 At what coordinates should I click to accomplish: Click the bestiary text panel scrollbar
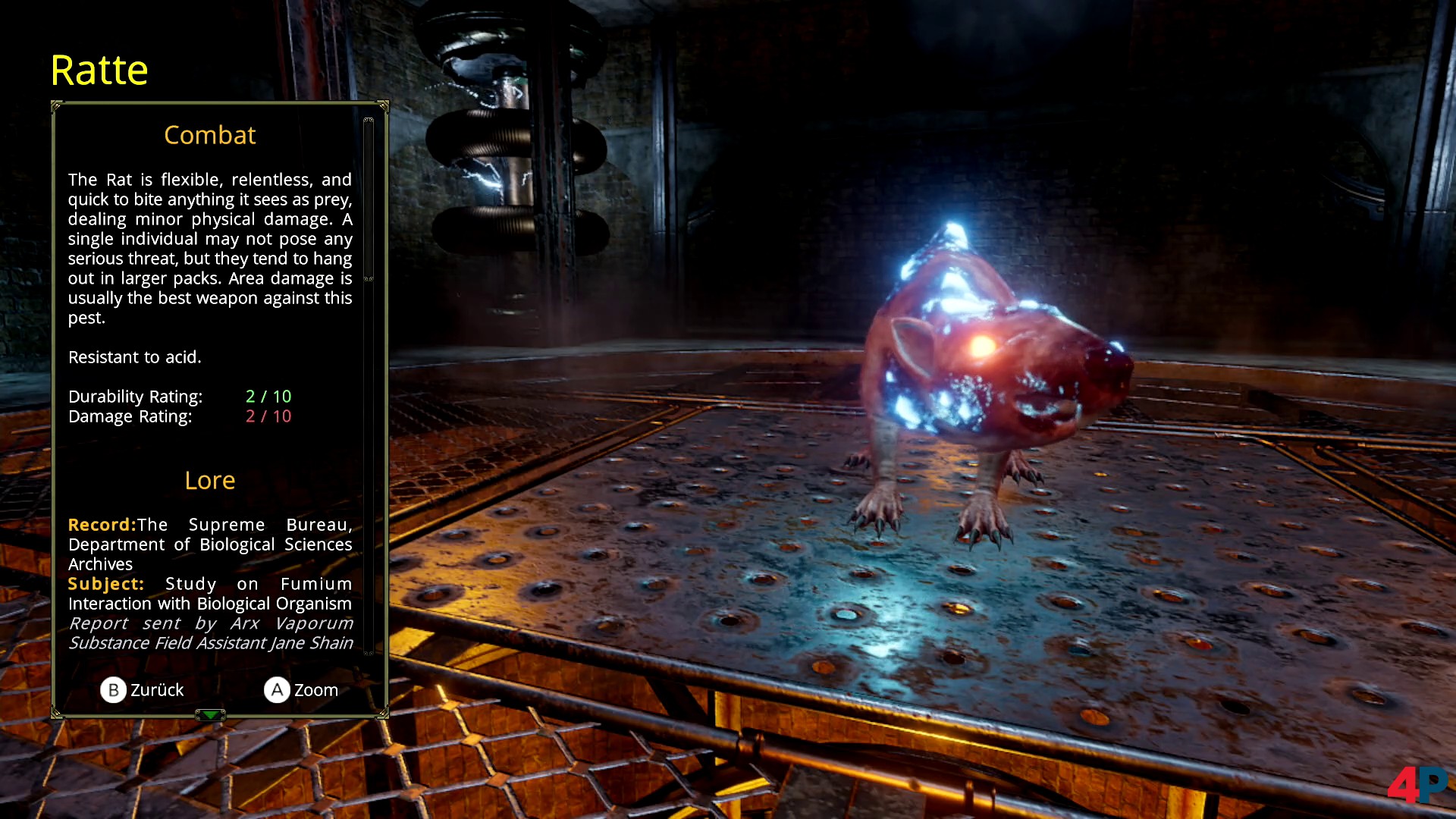[369, 200]
